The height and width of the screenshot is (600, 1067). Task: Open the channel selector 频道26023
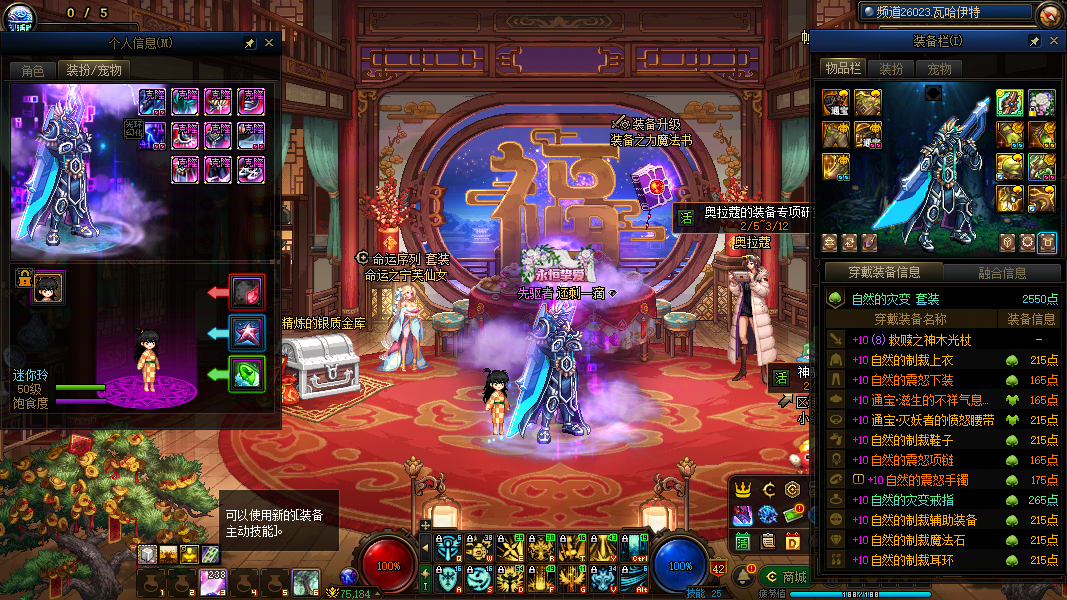pyautogui.click(x=944, y=12)
